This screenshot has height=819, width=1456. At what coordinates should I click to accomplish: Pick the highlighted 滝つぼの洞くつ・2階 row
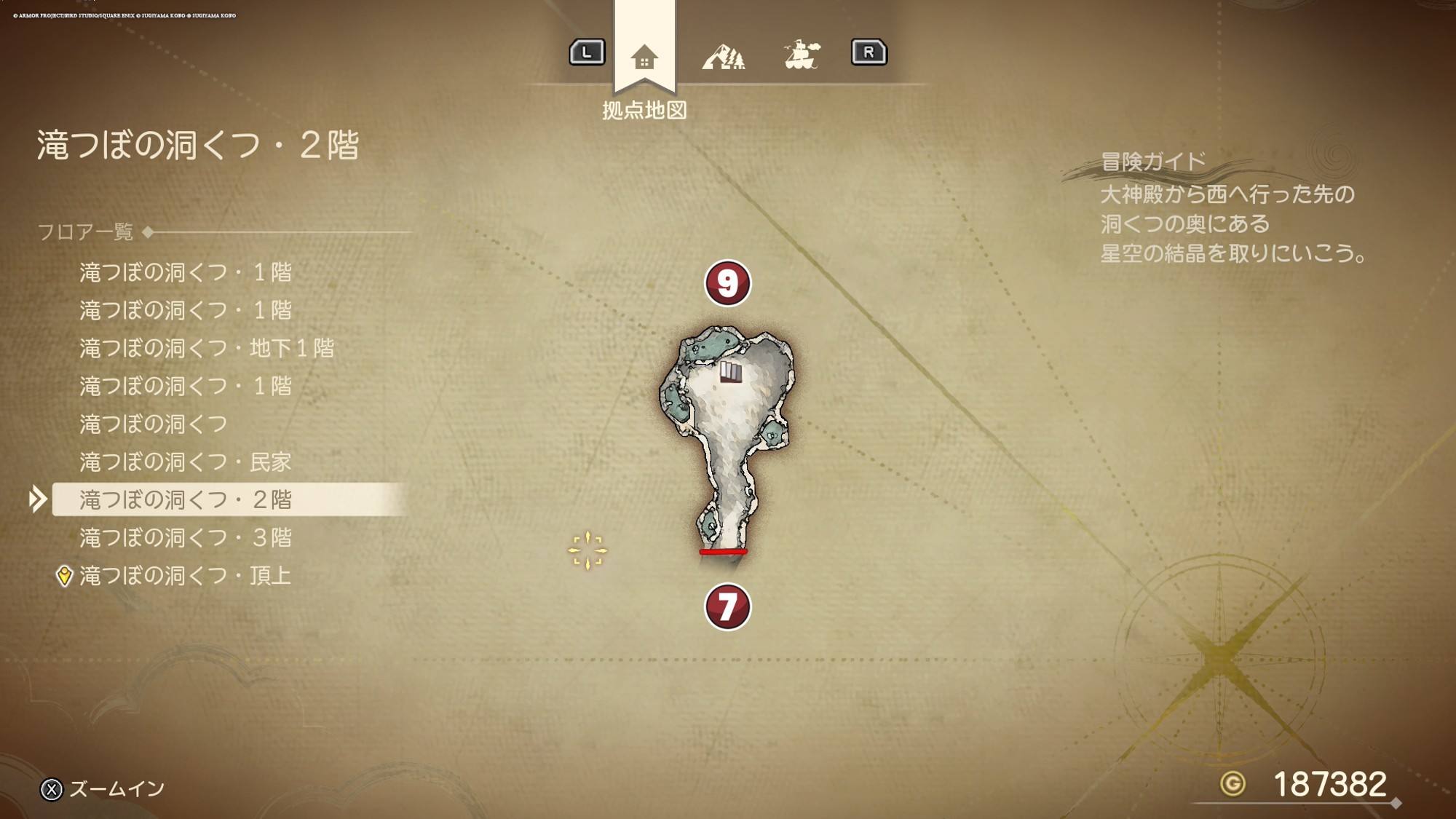[185, 499]
